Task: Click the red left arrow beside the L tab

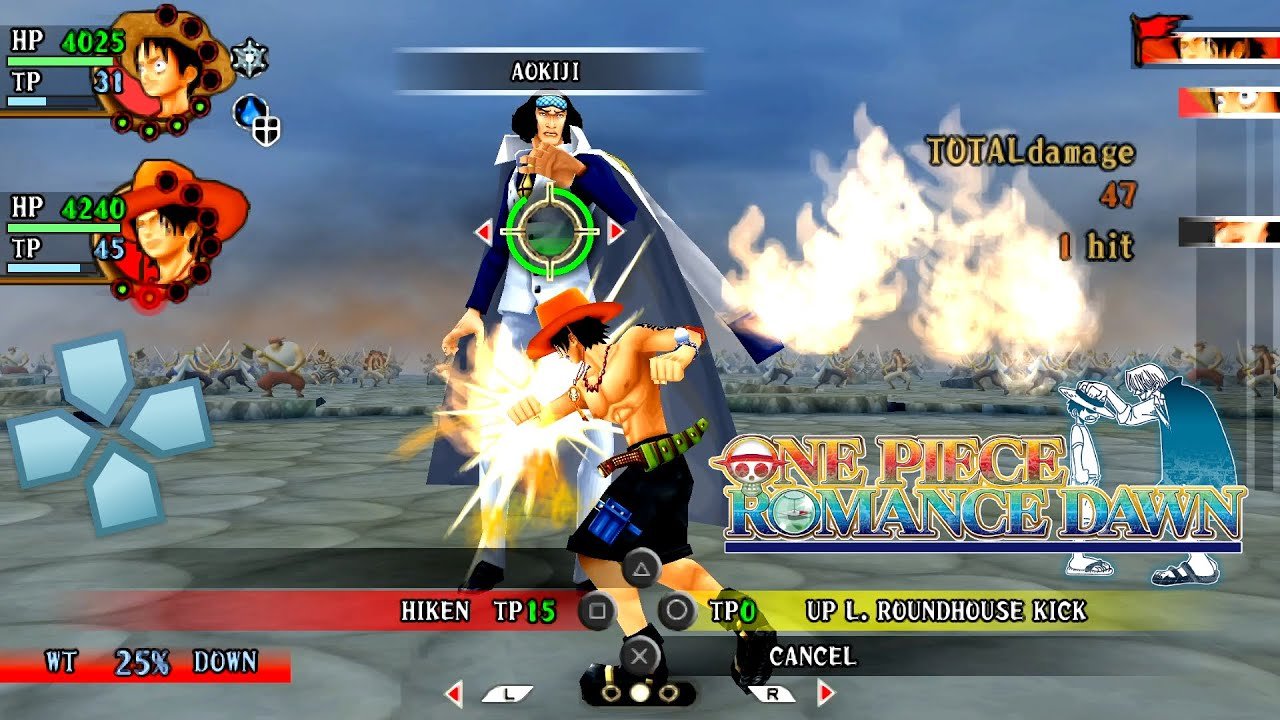Action: click(x=454, y=693)
